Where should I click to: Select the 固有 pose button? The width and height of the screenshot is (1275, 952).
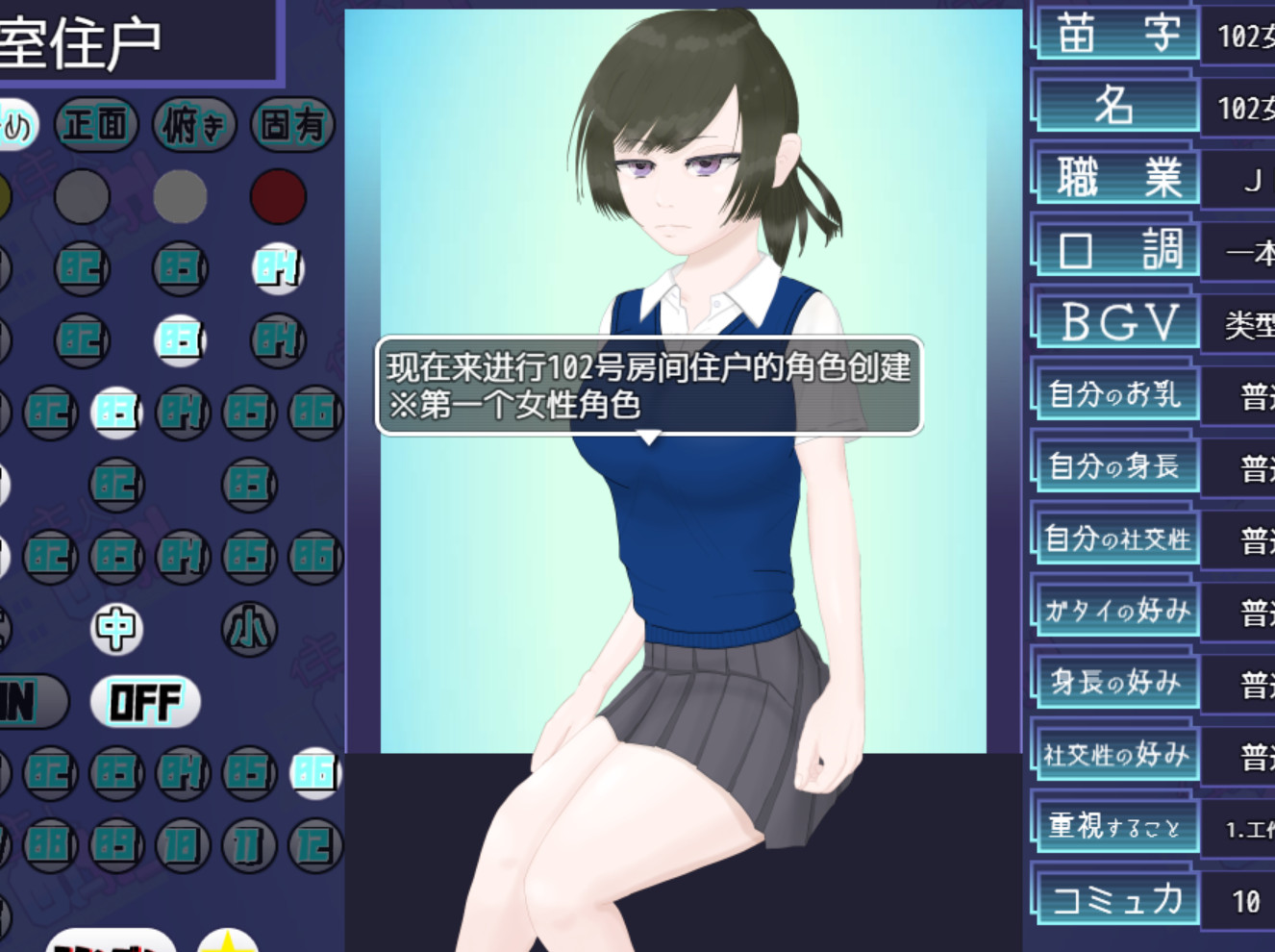pyautogui.click(x=292, y=124)
